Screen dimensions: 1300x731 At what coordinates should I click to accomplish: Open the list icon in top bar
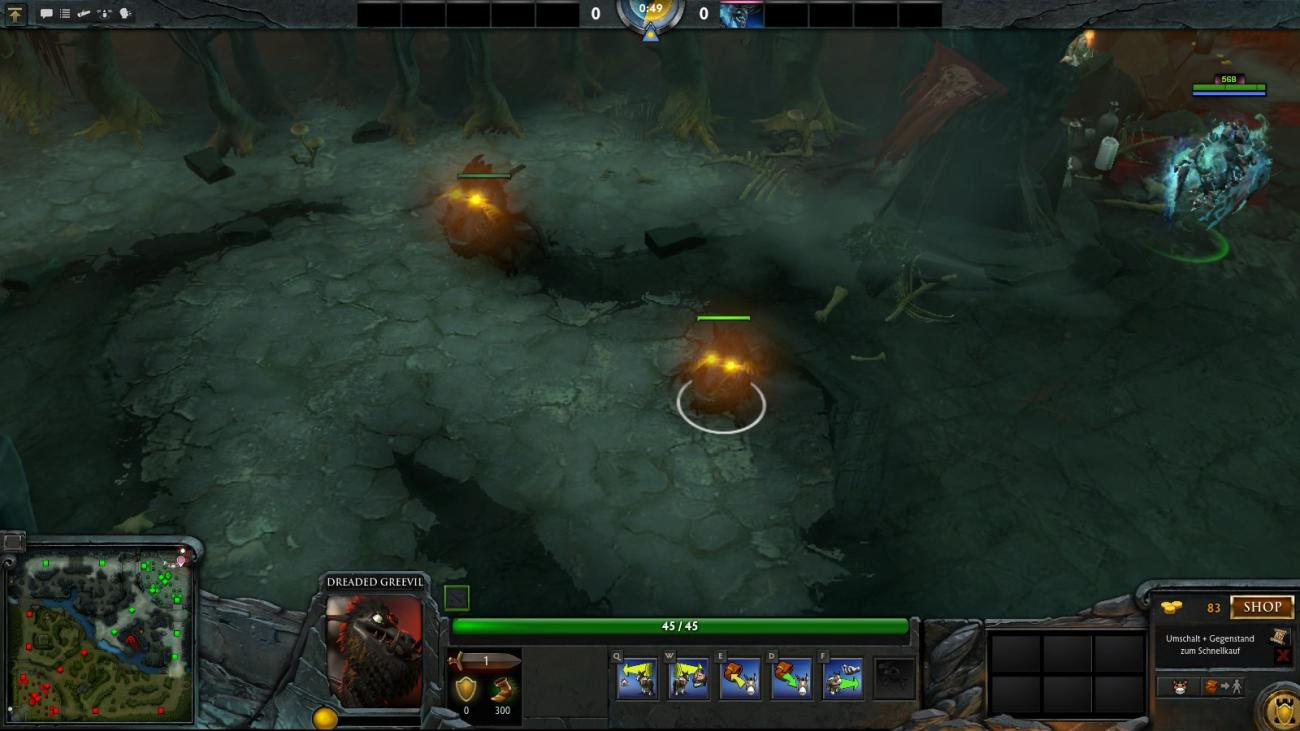[65, 14]
